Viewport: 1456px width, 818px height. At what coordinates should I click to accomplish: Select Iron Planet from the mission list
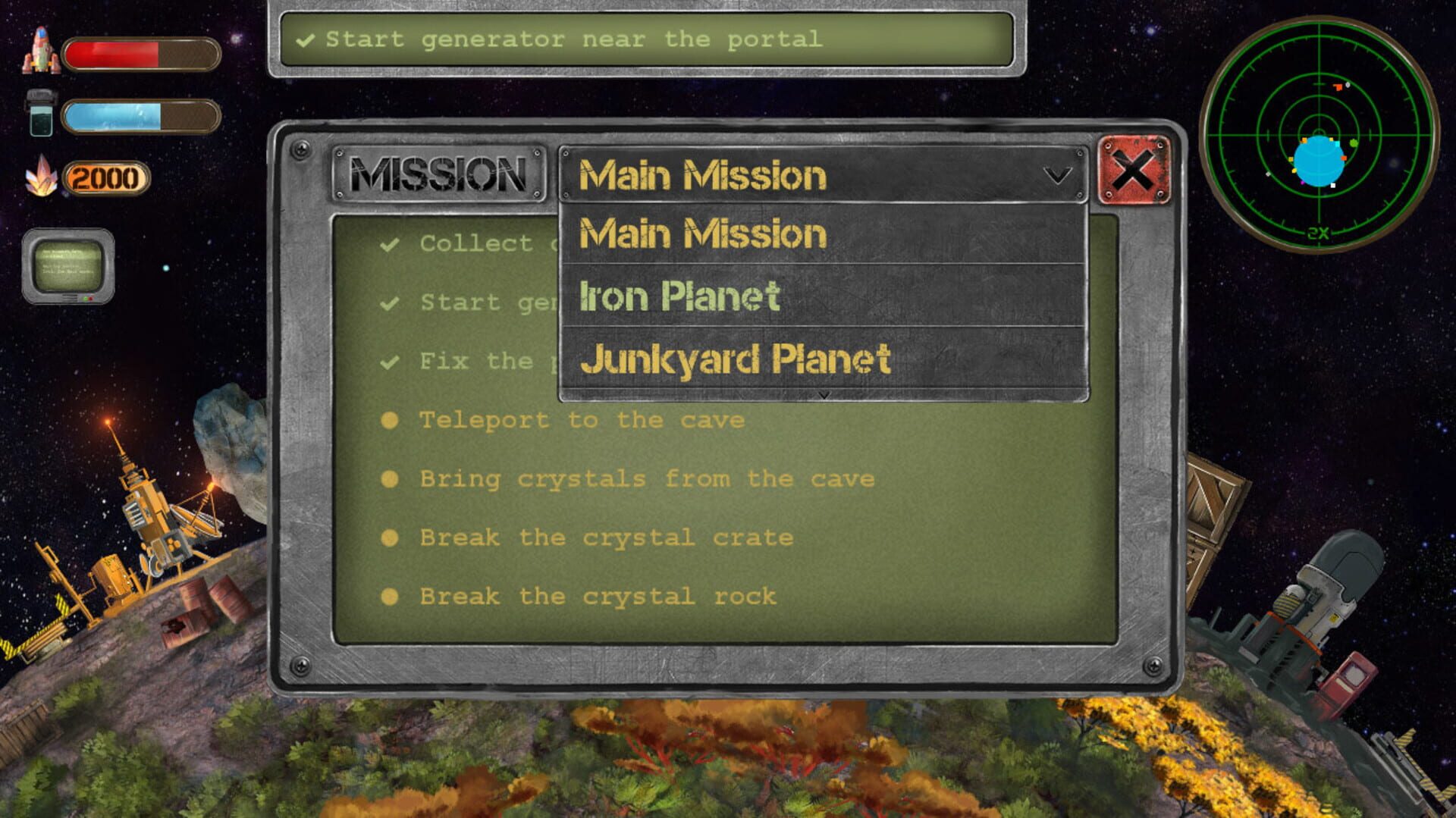[680, 296]
